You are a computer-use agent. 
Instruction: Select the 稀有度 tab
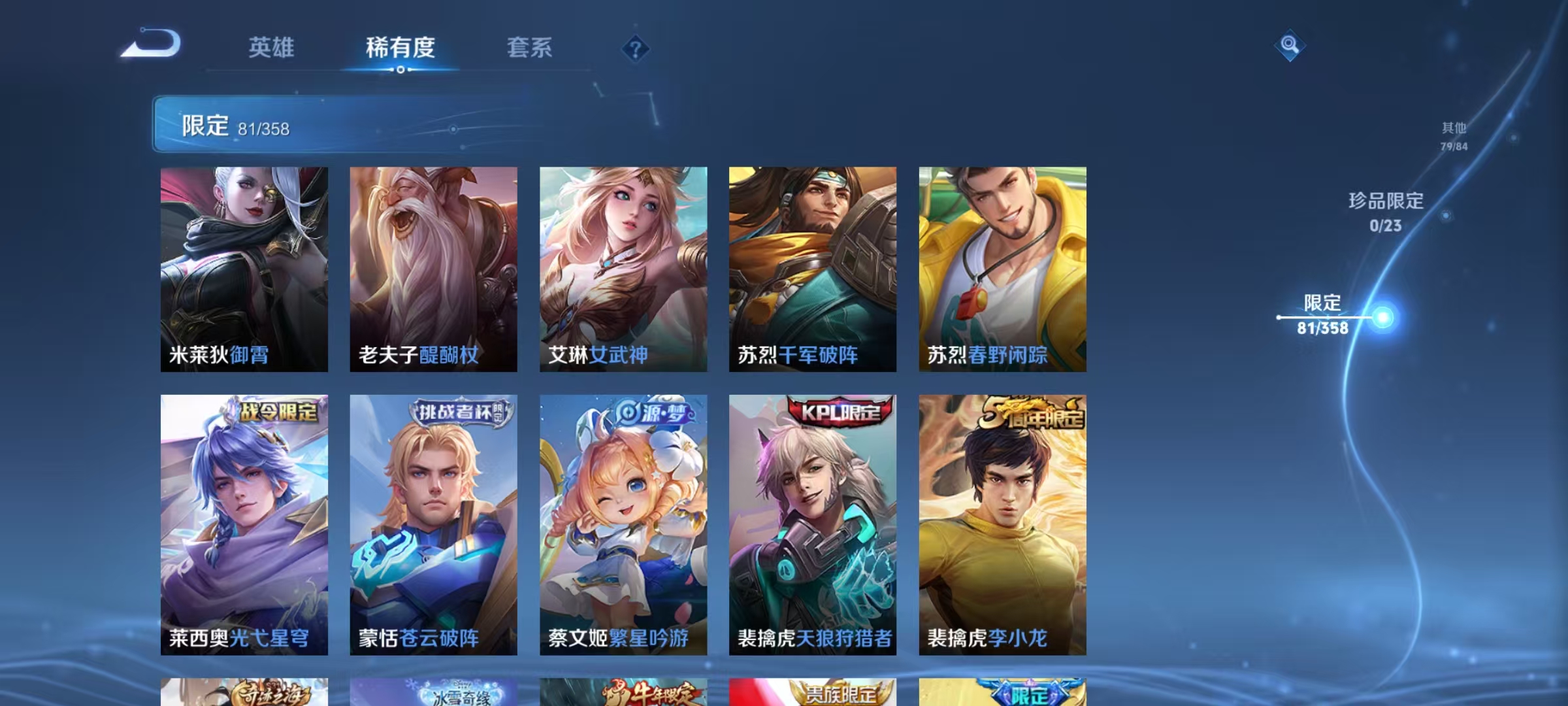[400, 48]
